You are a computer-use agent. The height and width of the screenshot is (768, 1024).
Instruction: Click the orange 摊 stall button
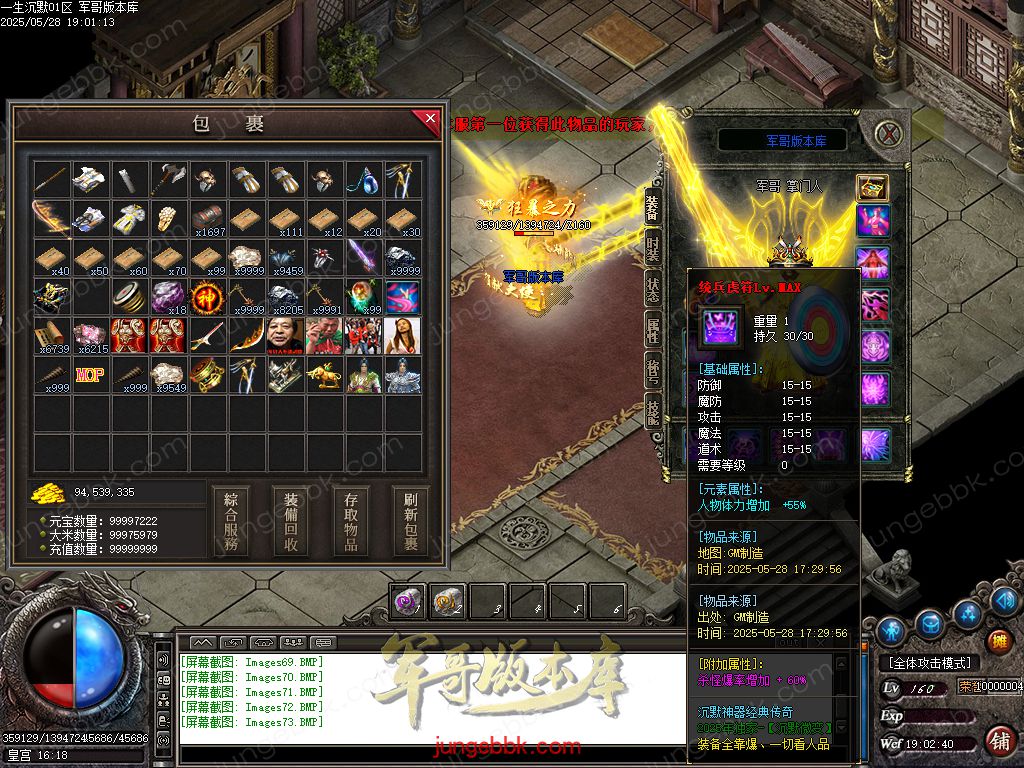(998, 641)
